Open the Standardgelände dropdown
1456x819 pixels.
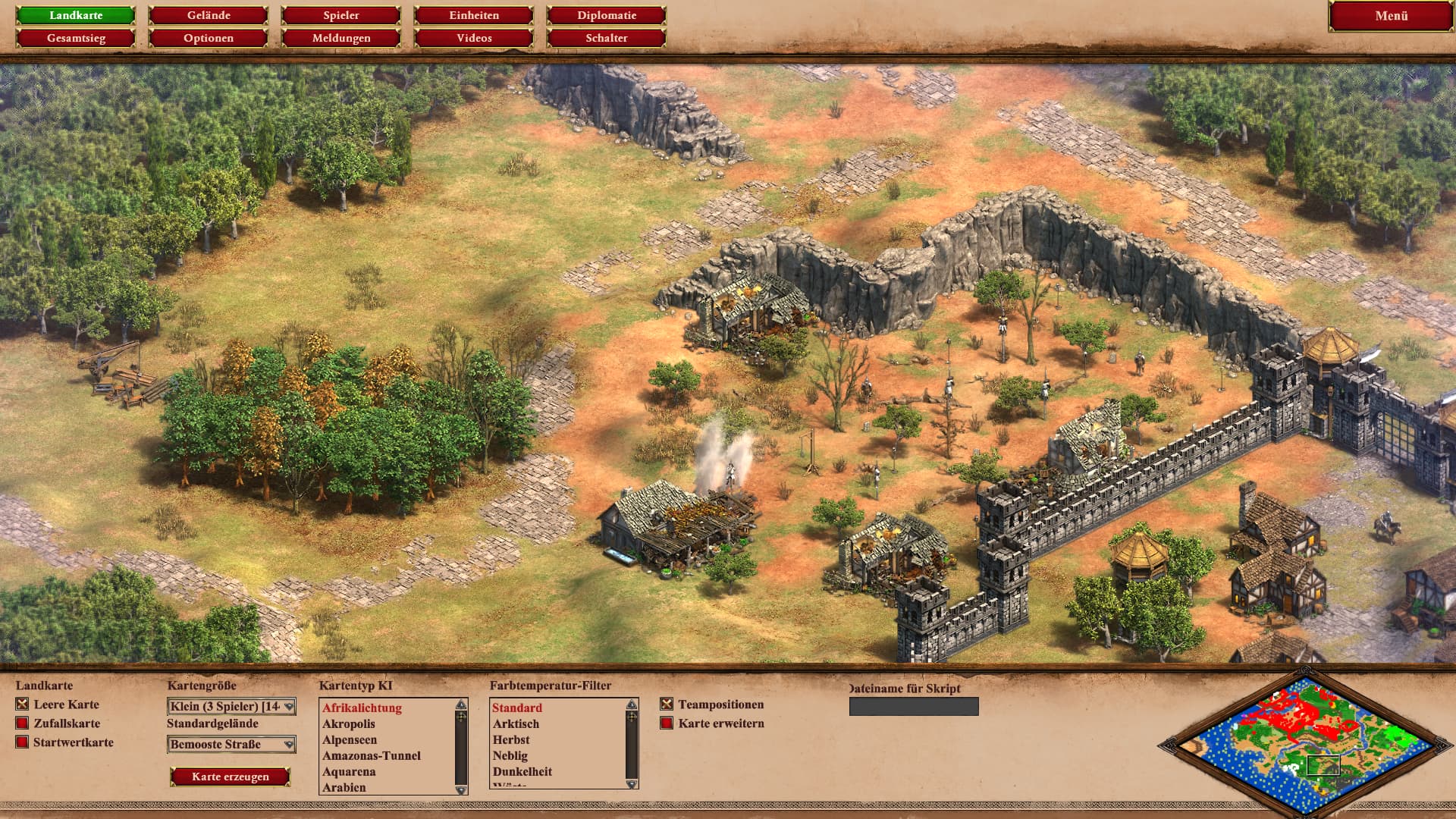(231, 745)
